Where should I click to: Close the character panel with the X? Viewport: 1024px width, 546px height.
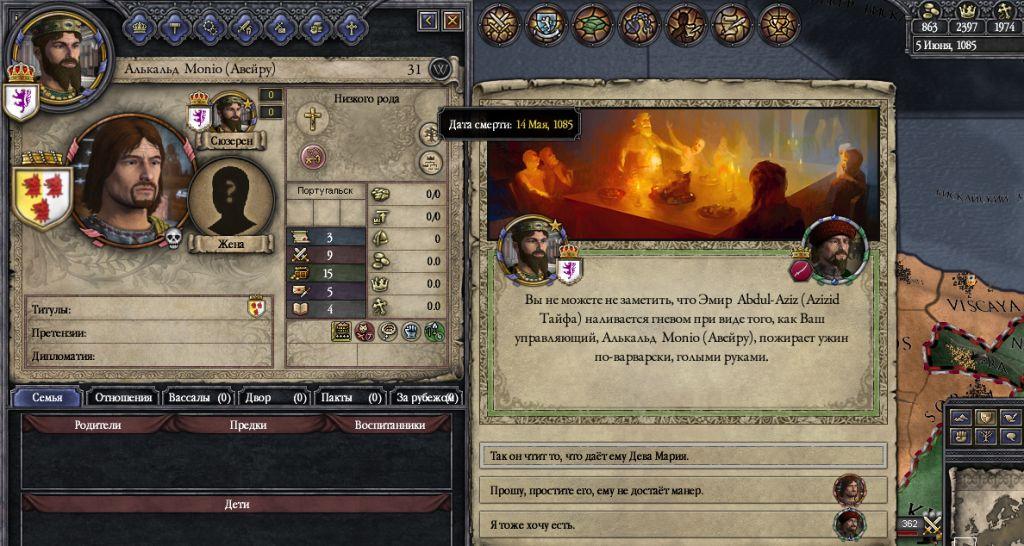(x=453, y=20)
